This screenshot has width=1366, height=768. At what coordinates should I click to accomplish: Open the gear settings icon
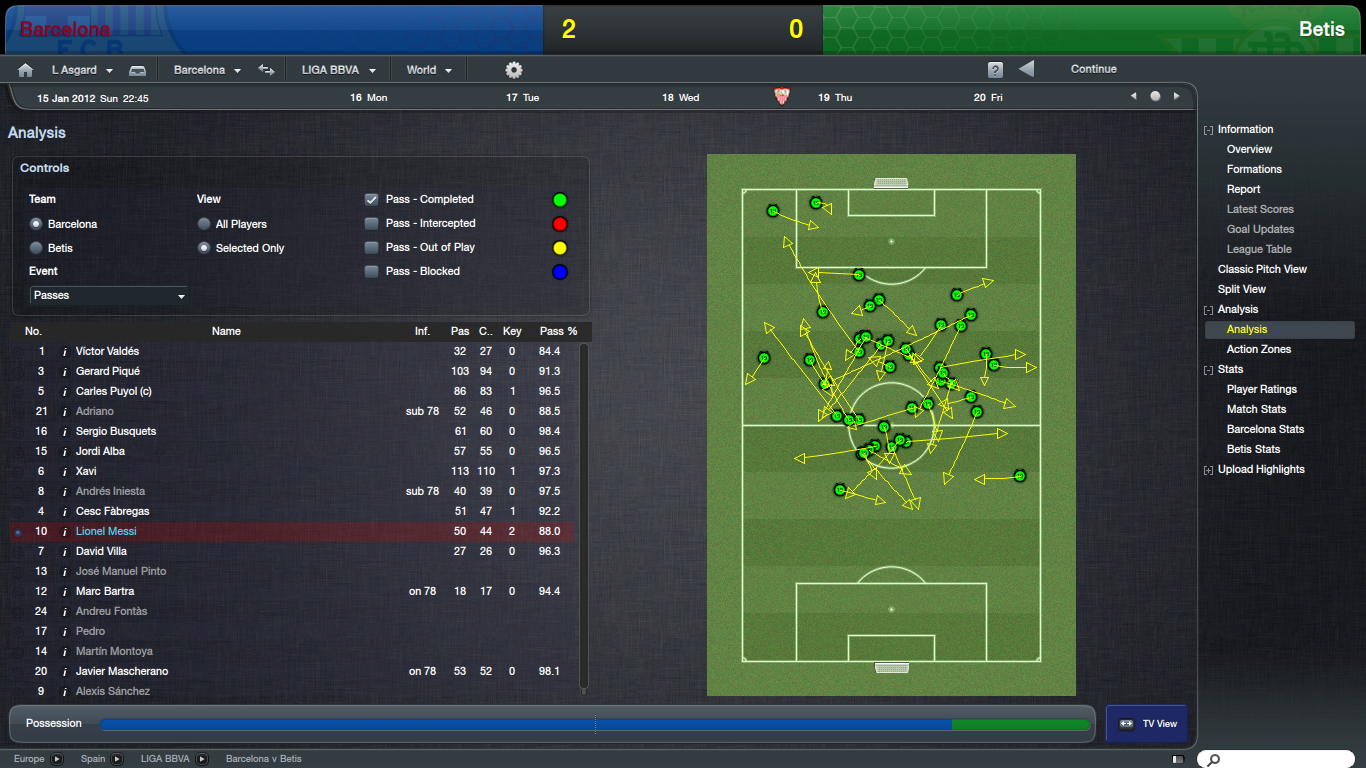[x=514, y=70]
